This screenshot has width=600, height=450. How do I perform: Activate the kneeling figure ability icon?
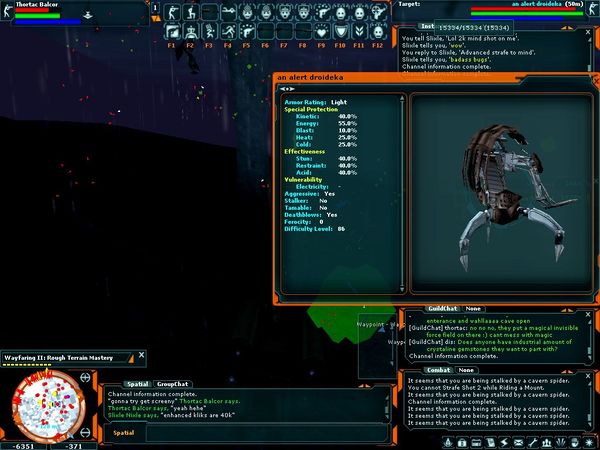[191, 15]
